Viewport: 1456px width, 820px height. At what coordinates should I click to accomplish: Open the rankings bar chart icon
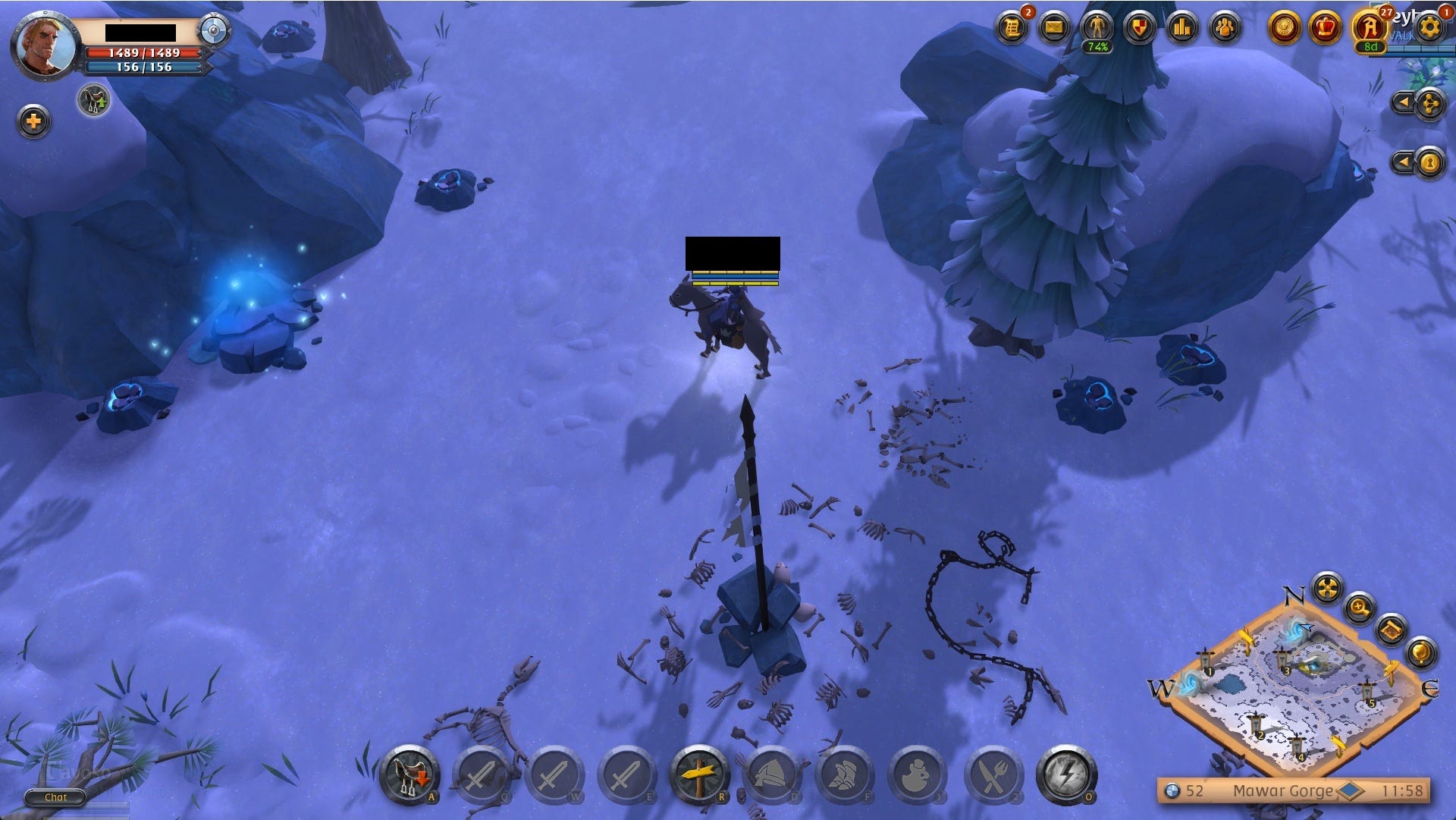(1181, 29)
